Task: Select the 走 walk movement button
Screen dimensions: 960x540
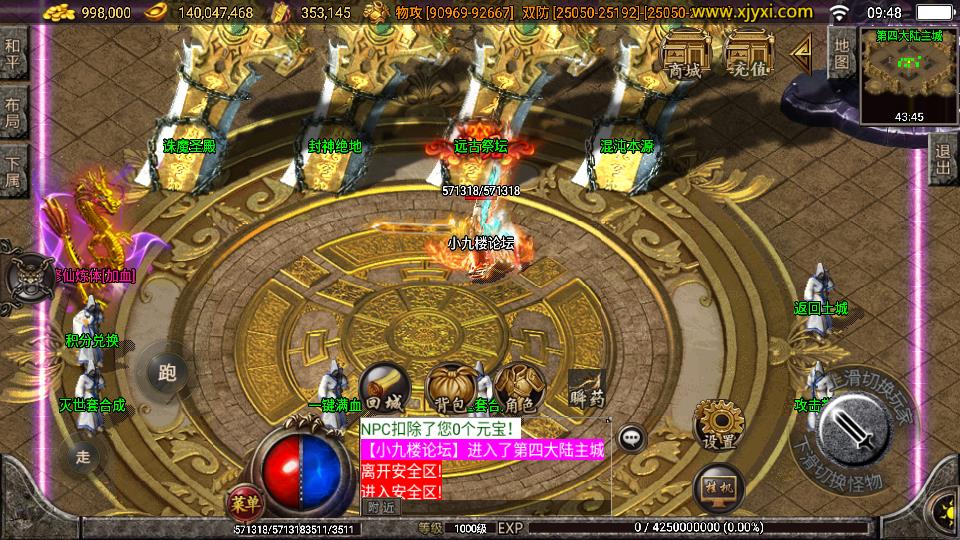Action: coord(83,457)
